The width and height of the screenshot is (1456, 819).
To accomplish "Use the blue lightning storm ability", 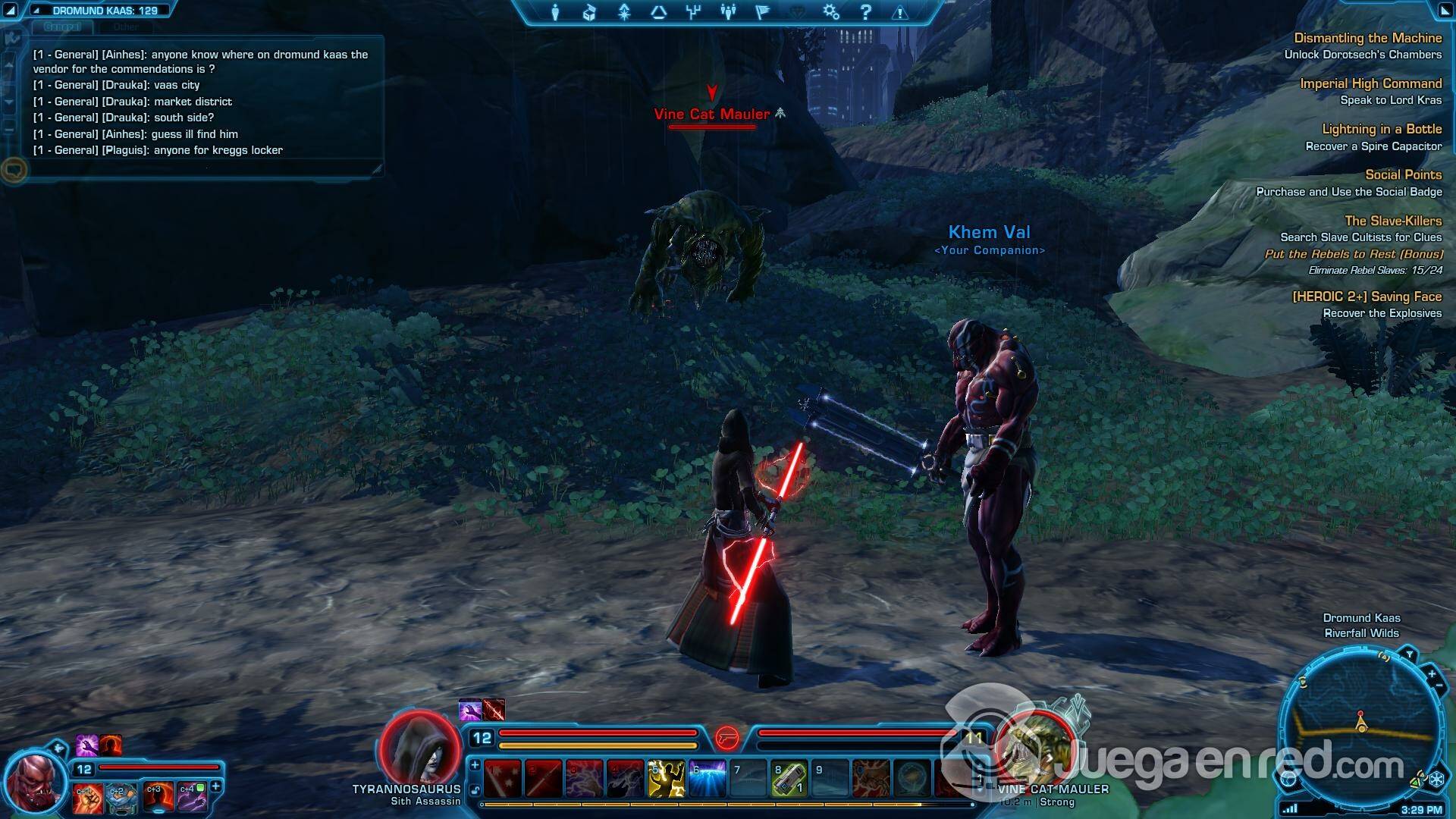I will pyautogui.click(x=707, y=779).
